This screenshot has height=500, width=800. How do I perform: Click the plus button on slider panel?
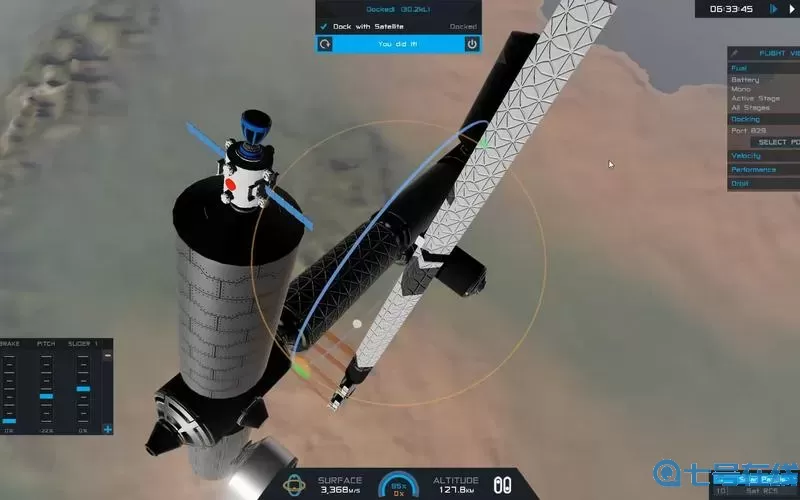coord(107,430)
